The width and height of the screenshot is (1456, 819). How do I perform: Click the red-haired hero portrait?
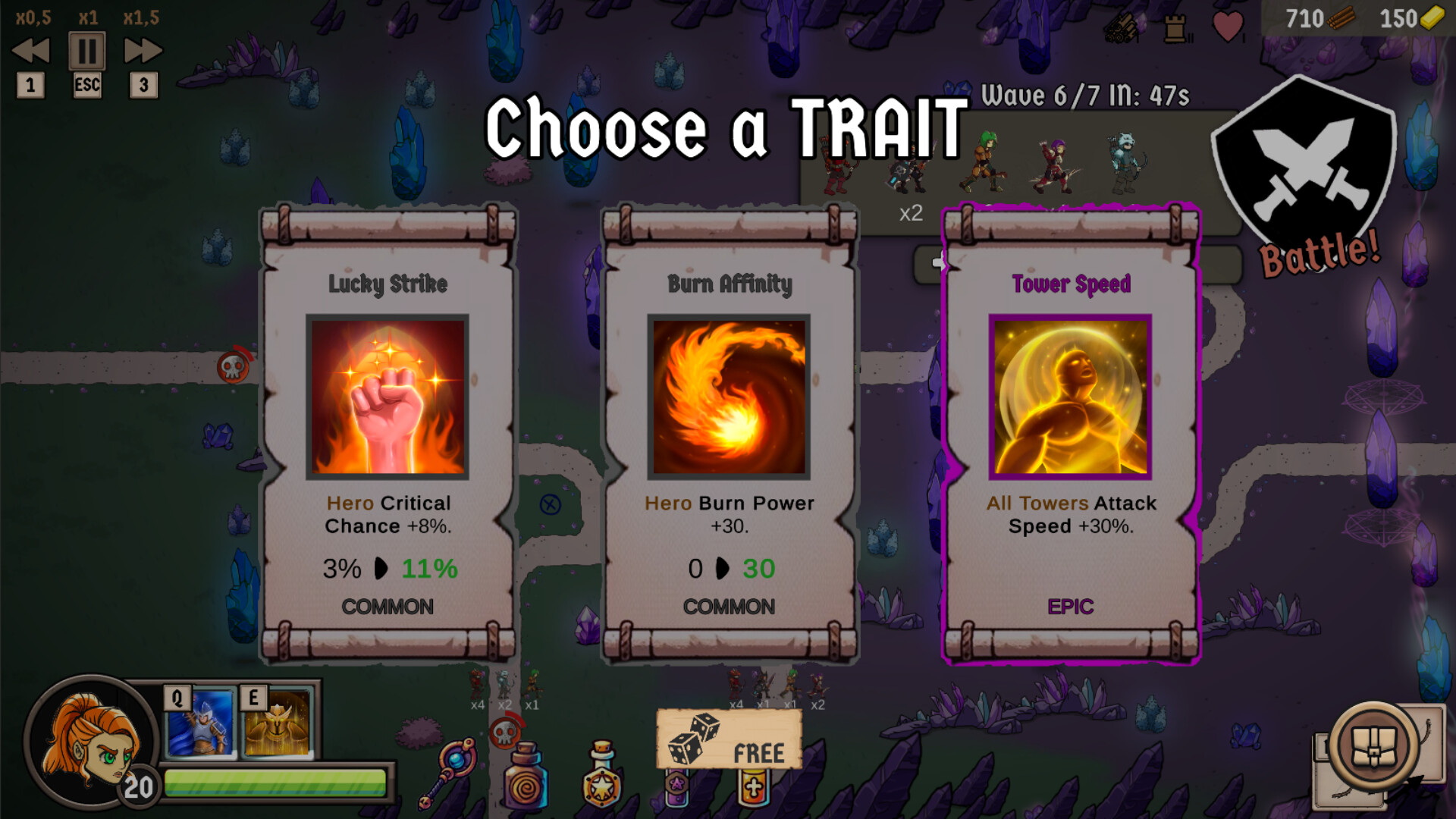click(x=89, y=740)
